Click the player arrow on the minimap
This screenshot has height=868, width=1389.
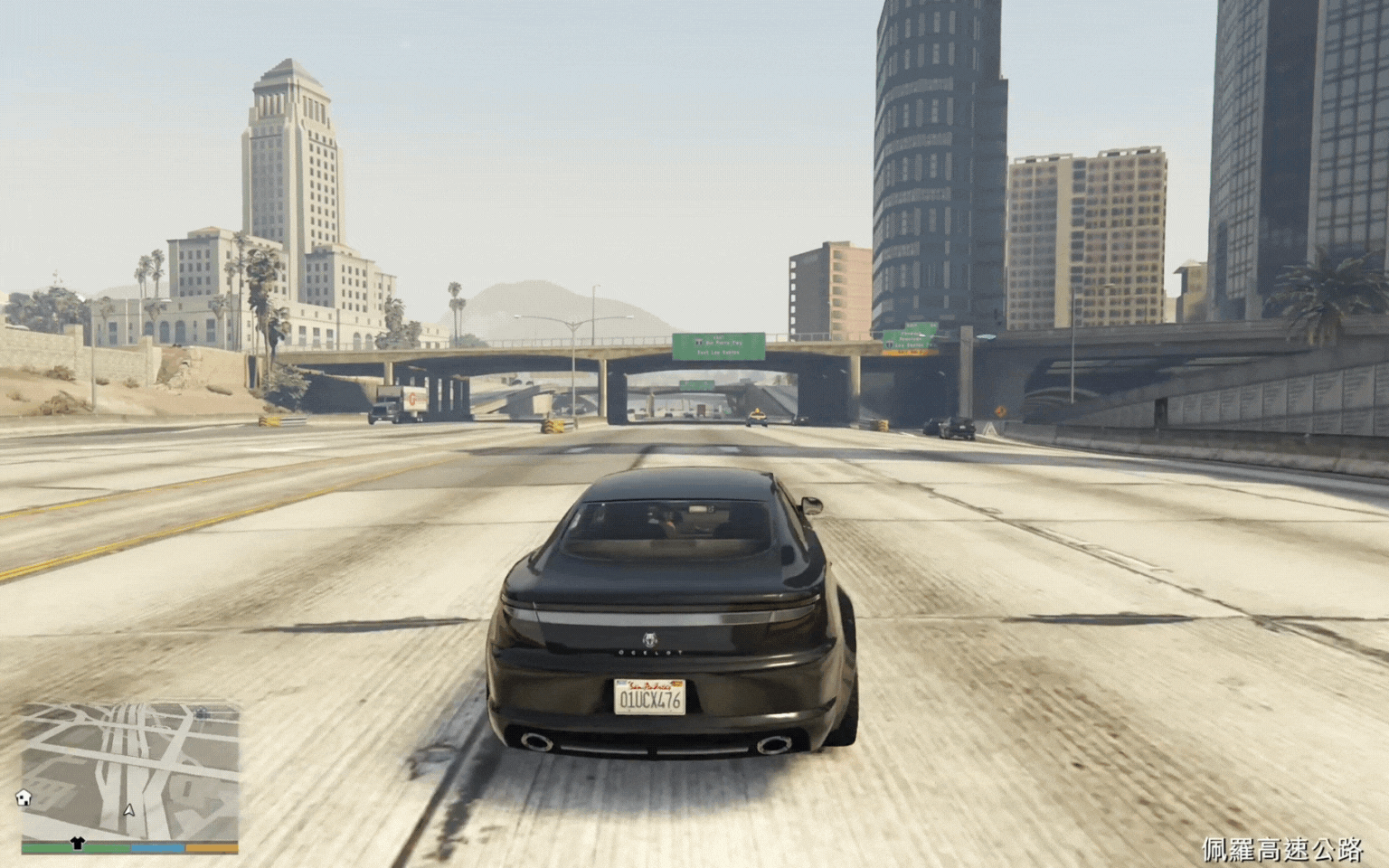[129, 810]
